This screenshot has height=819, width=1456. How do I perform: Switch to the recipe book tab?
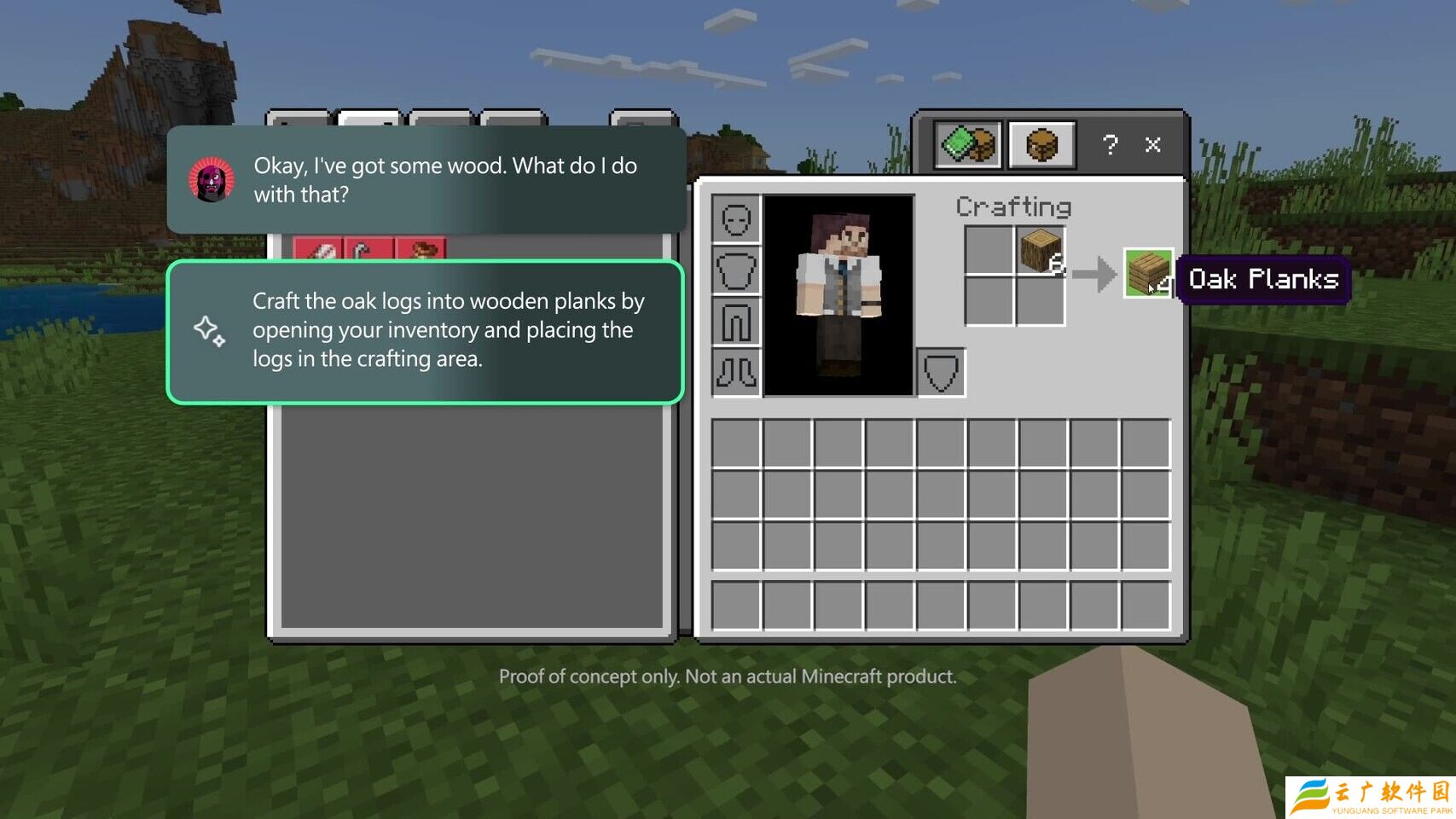click(968, 145)
